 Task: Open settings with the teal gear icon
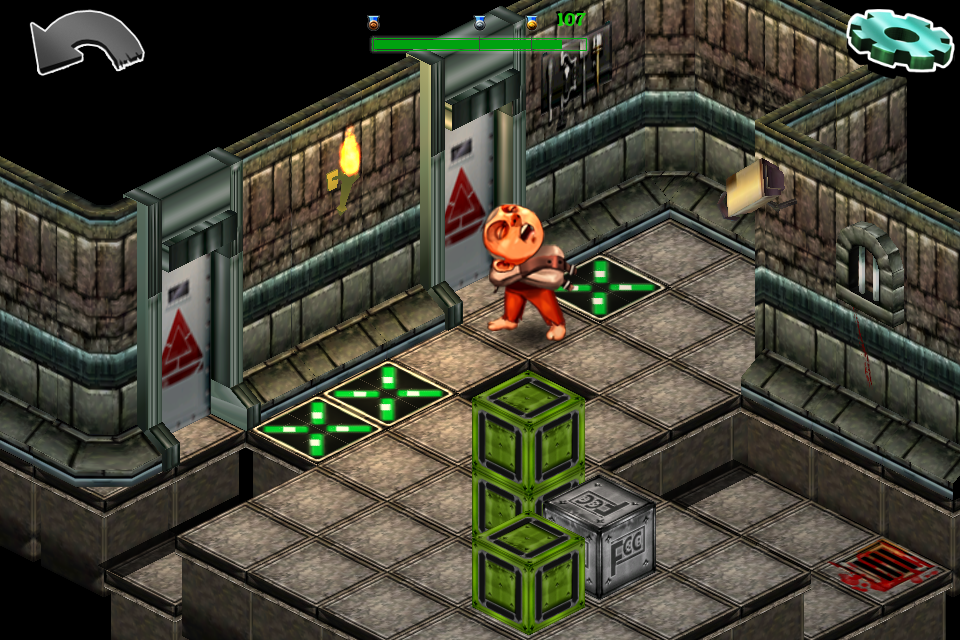(899, 39)
